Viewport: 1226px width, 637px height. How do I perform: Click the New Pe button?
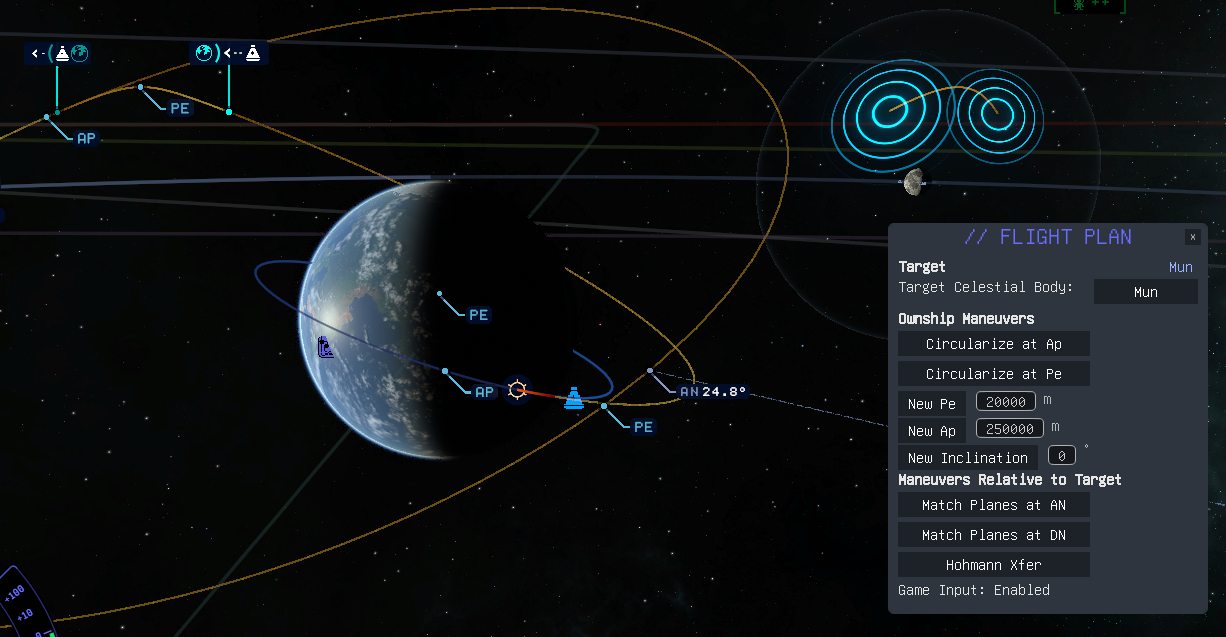[931, 404]
